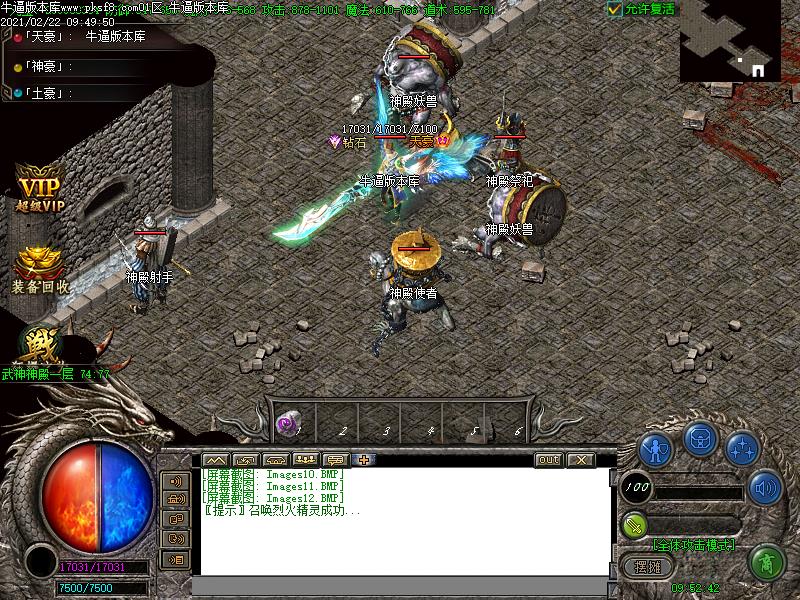Open the bag with the backpack icon
Screen dimensions: 800x600
(x=699, y=439)
